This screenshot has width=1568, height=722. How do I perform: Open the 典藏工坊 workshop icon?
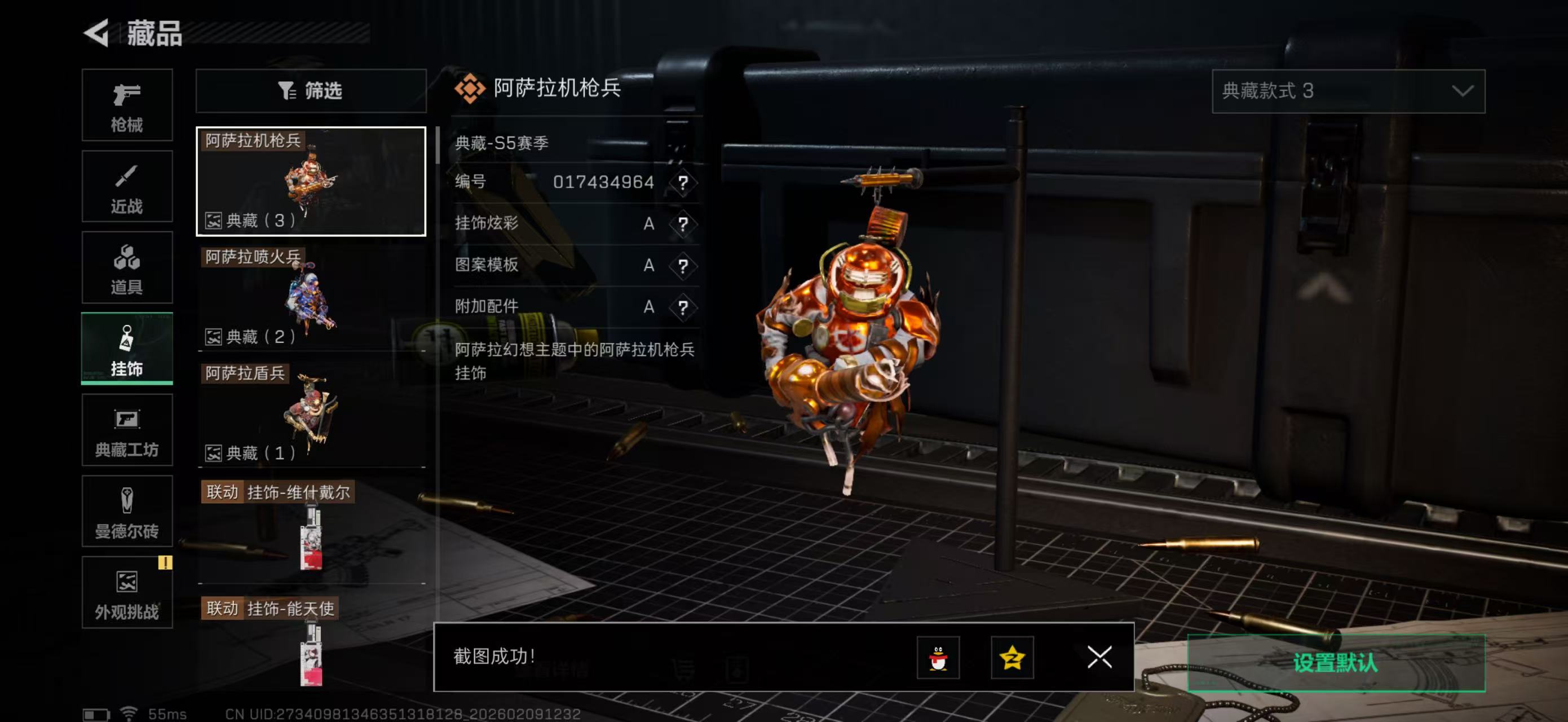tap(127, 430)
